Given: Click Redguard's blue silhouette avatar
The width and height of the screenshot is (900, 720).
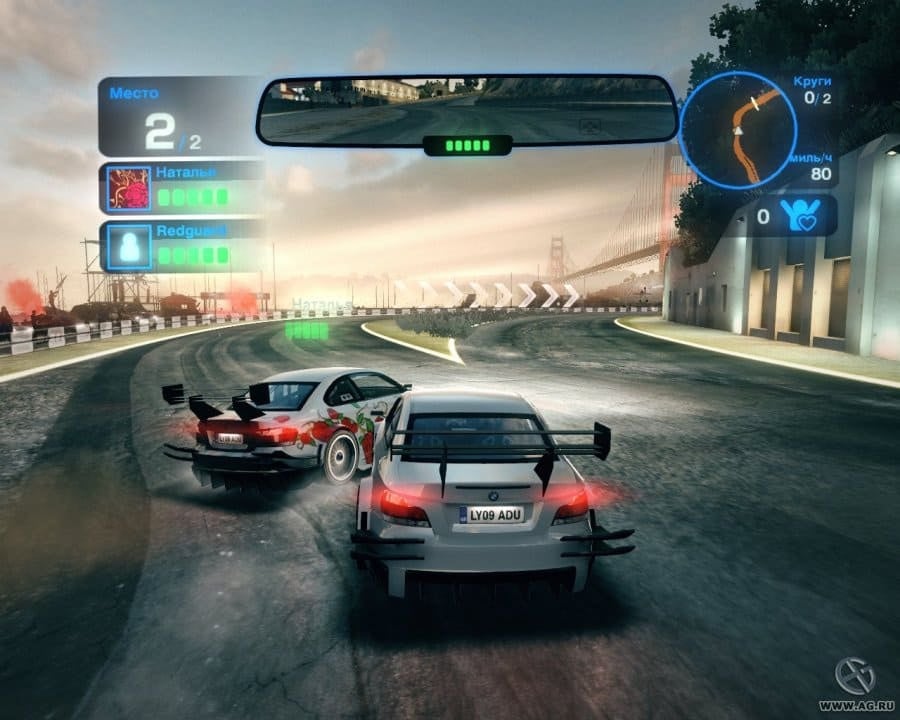Looking at the screenshot, I should tap(128, 247).
